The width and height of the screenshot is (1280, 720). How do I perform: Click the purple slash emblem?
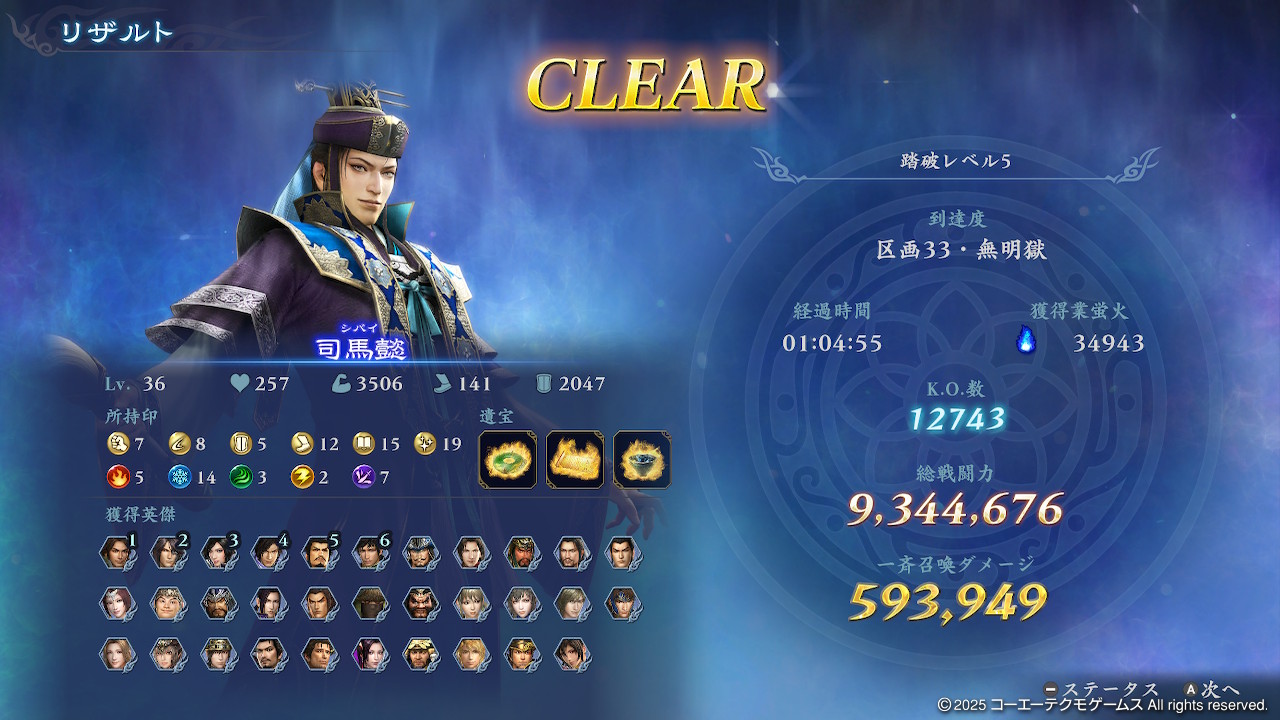364,477
